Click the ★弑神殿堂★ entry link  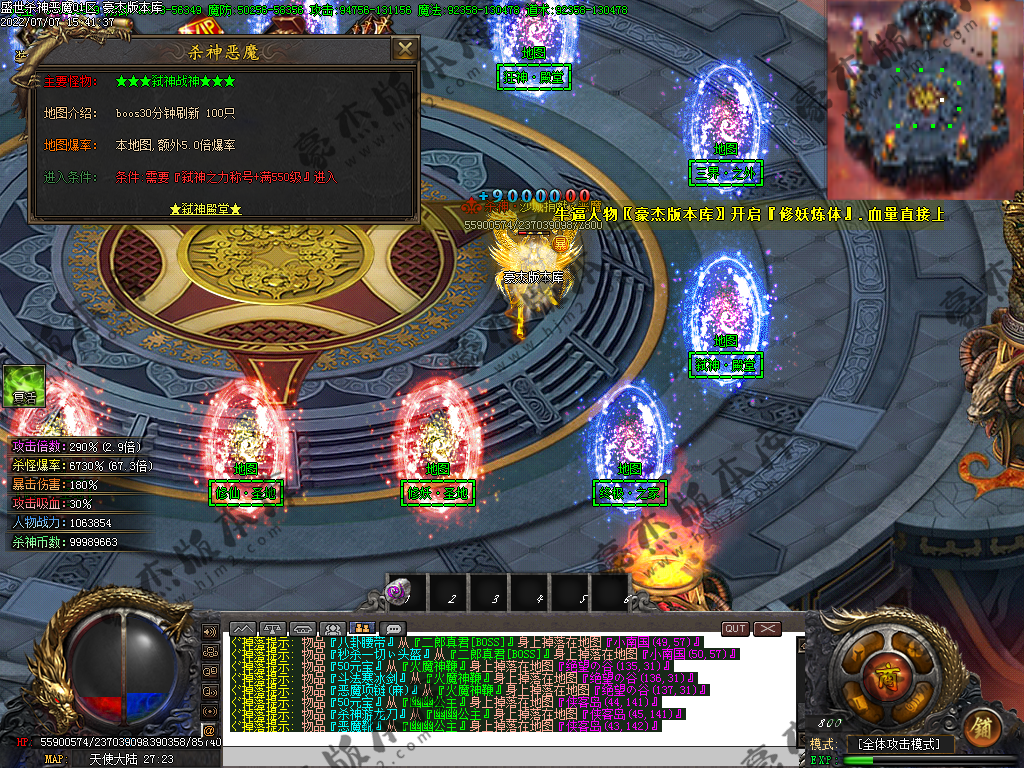point(205,210)
